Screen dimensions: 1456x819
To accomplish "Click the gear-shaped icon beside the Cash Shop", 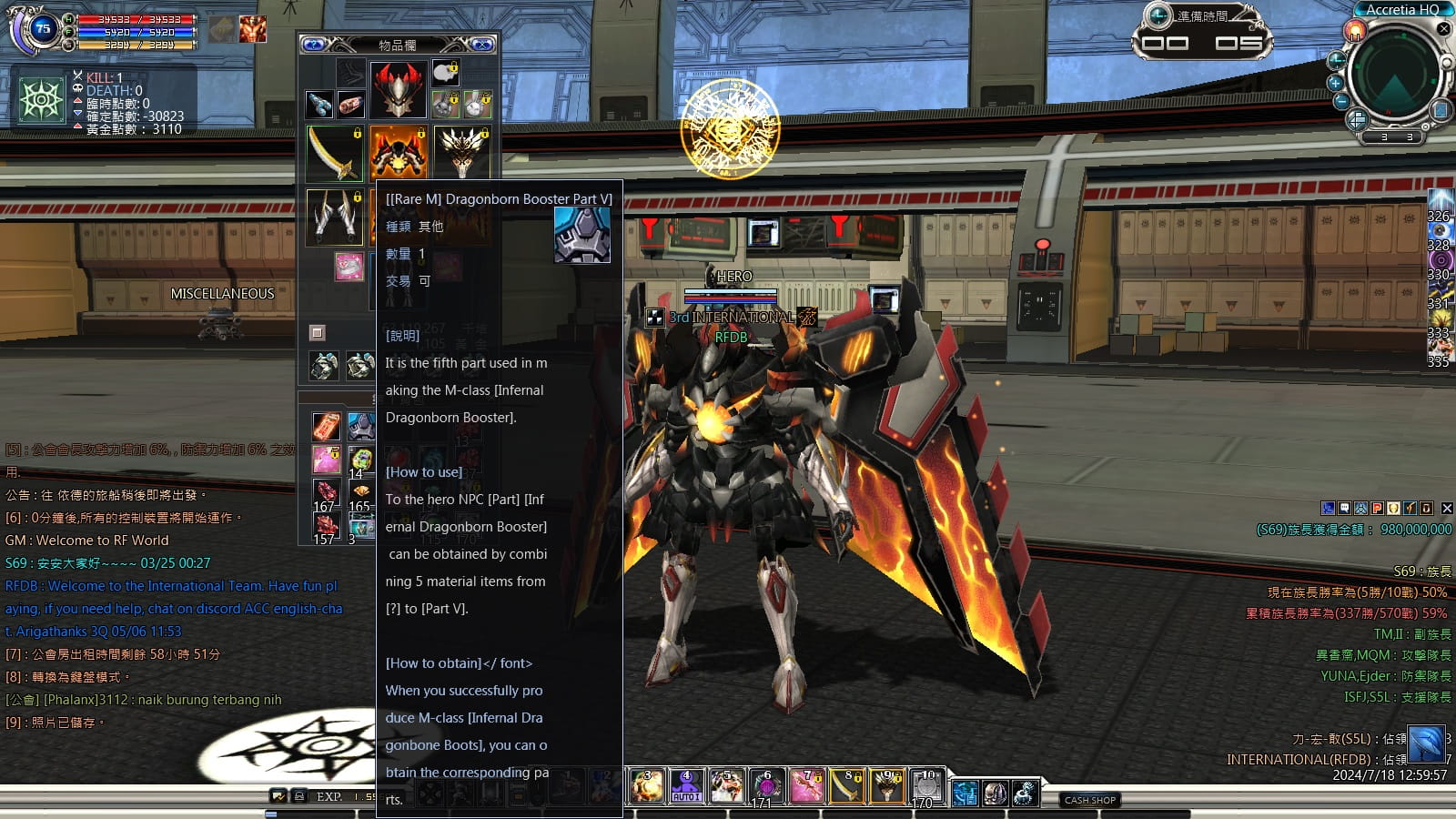I will pos(1025,794).
